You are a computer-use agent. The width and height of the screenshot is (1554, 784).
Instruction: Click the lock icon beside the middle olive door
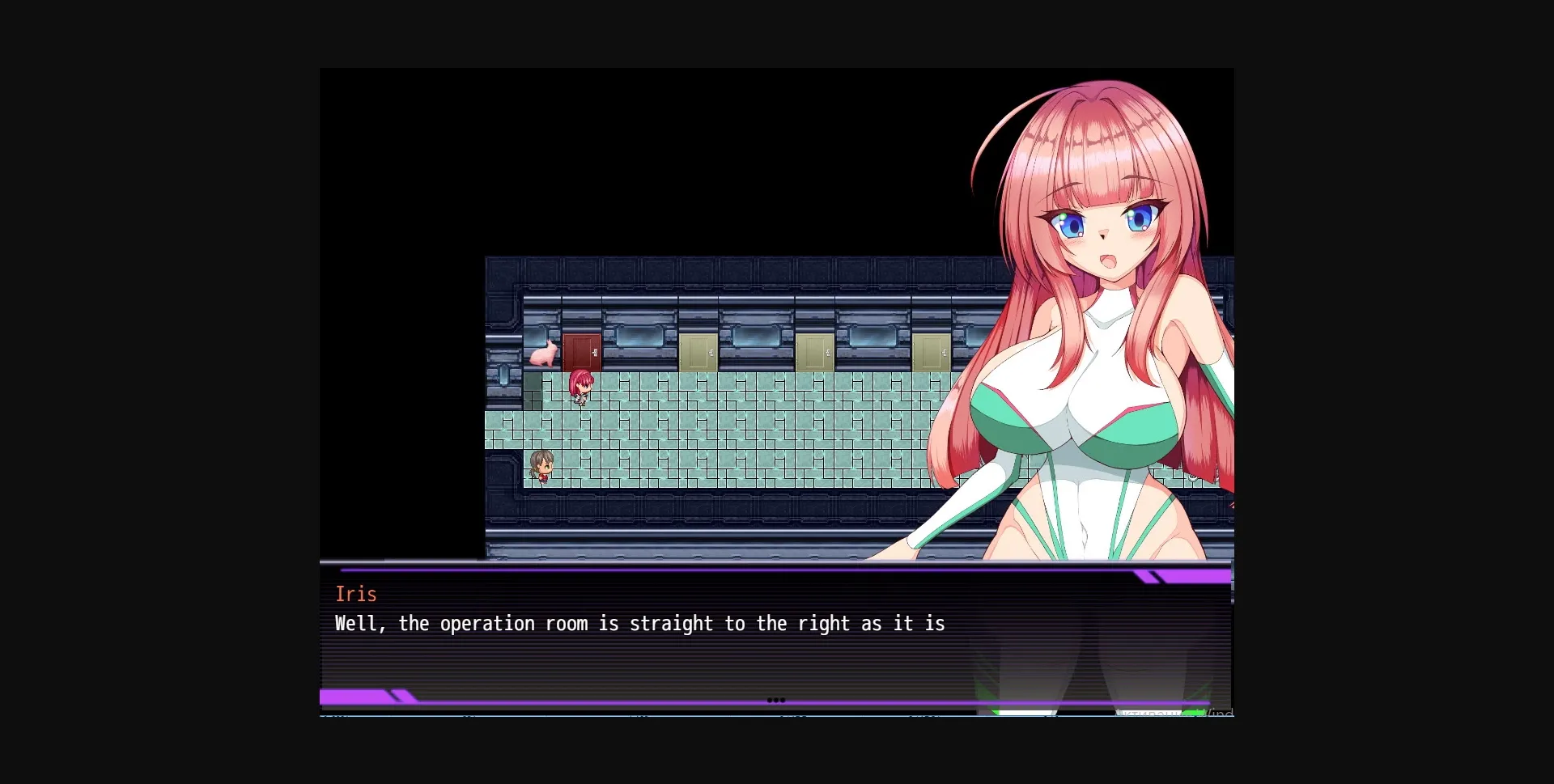point(828,354)
